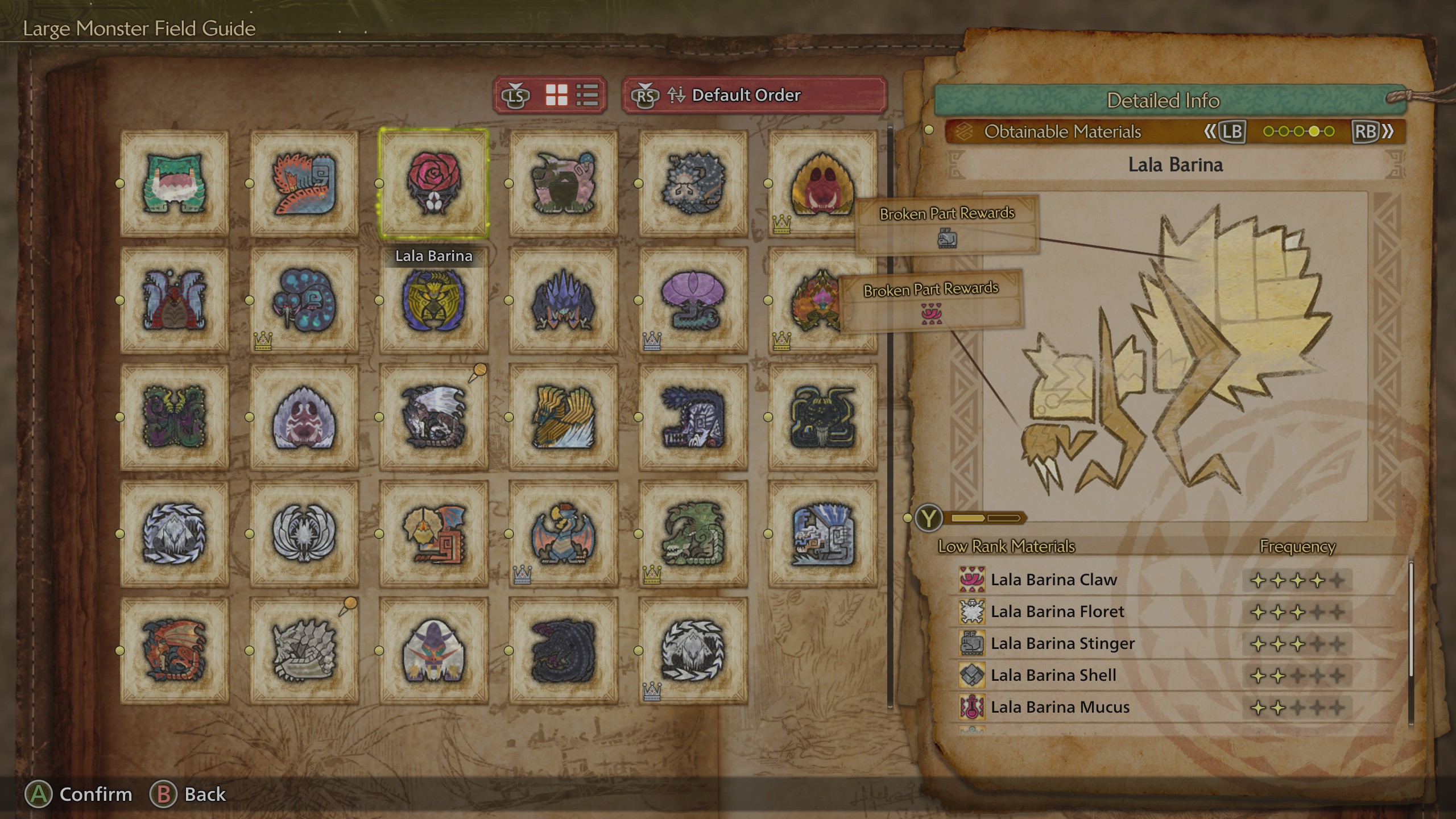Pick the Doshaguma tile with red mane
Screen dimensions: 1456x819
pos(822,183)
